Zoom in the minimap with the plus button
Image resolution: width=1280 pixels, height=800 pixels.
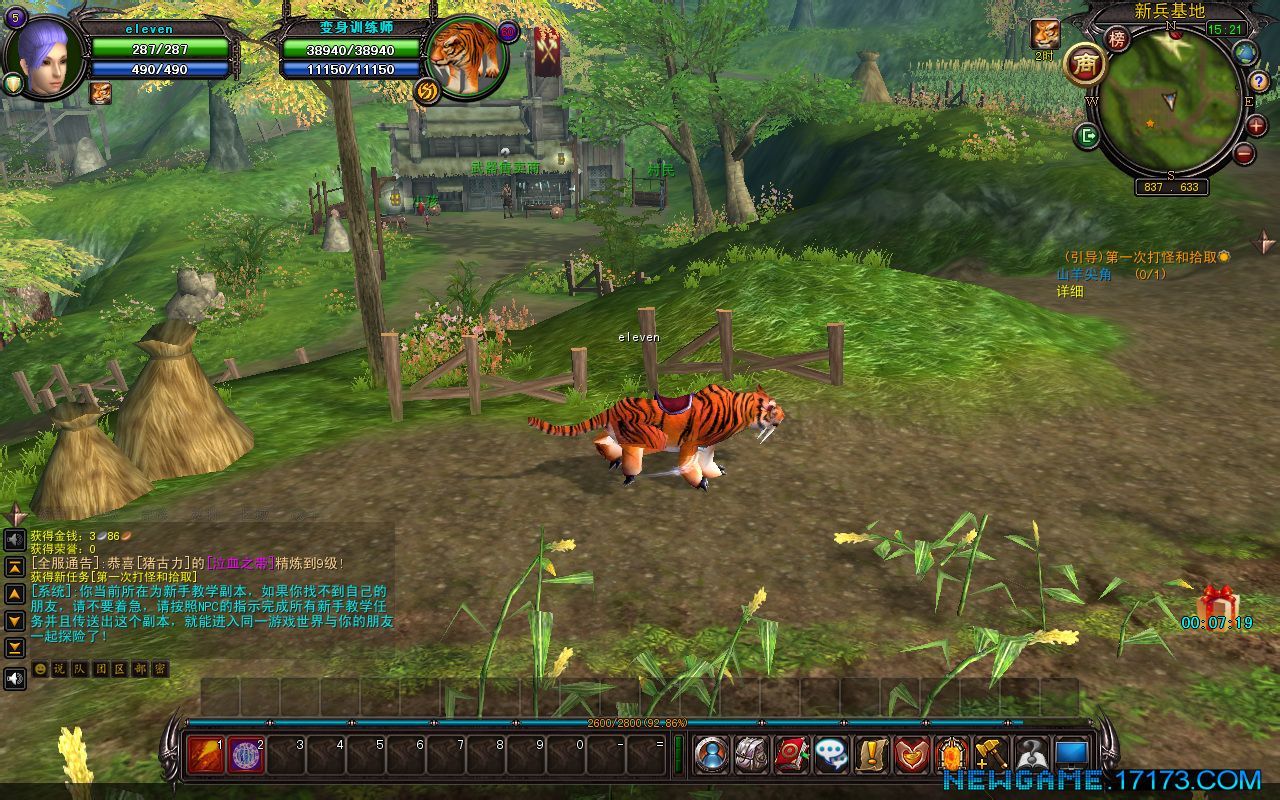pos(1256,126)
